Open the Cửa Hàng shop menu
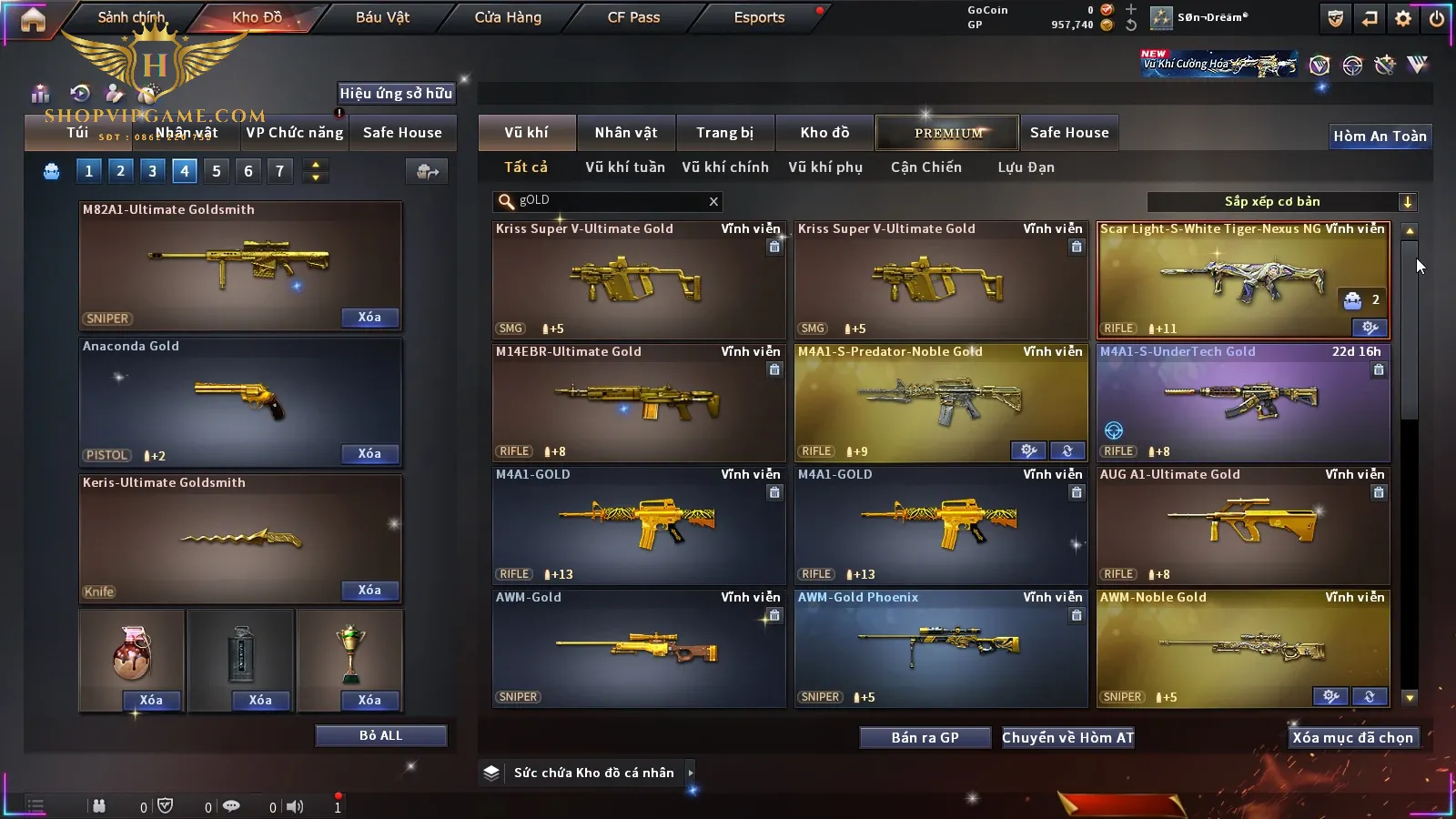1456x819 pixels. [x=508, y=17]
